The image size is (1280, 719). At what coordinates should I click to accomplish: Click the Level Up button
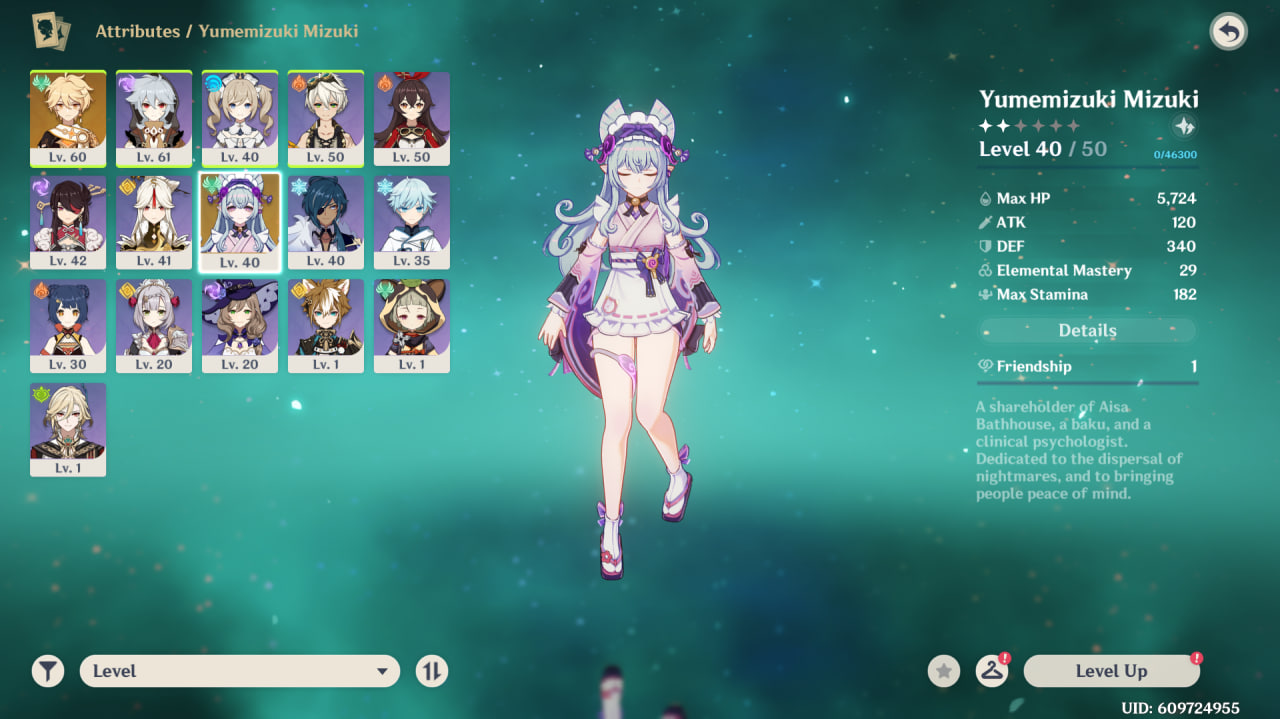tap(1111, 671)
